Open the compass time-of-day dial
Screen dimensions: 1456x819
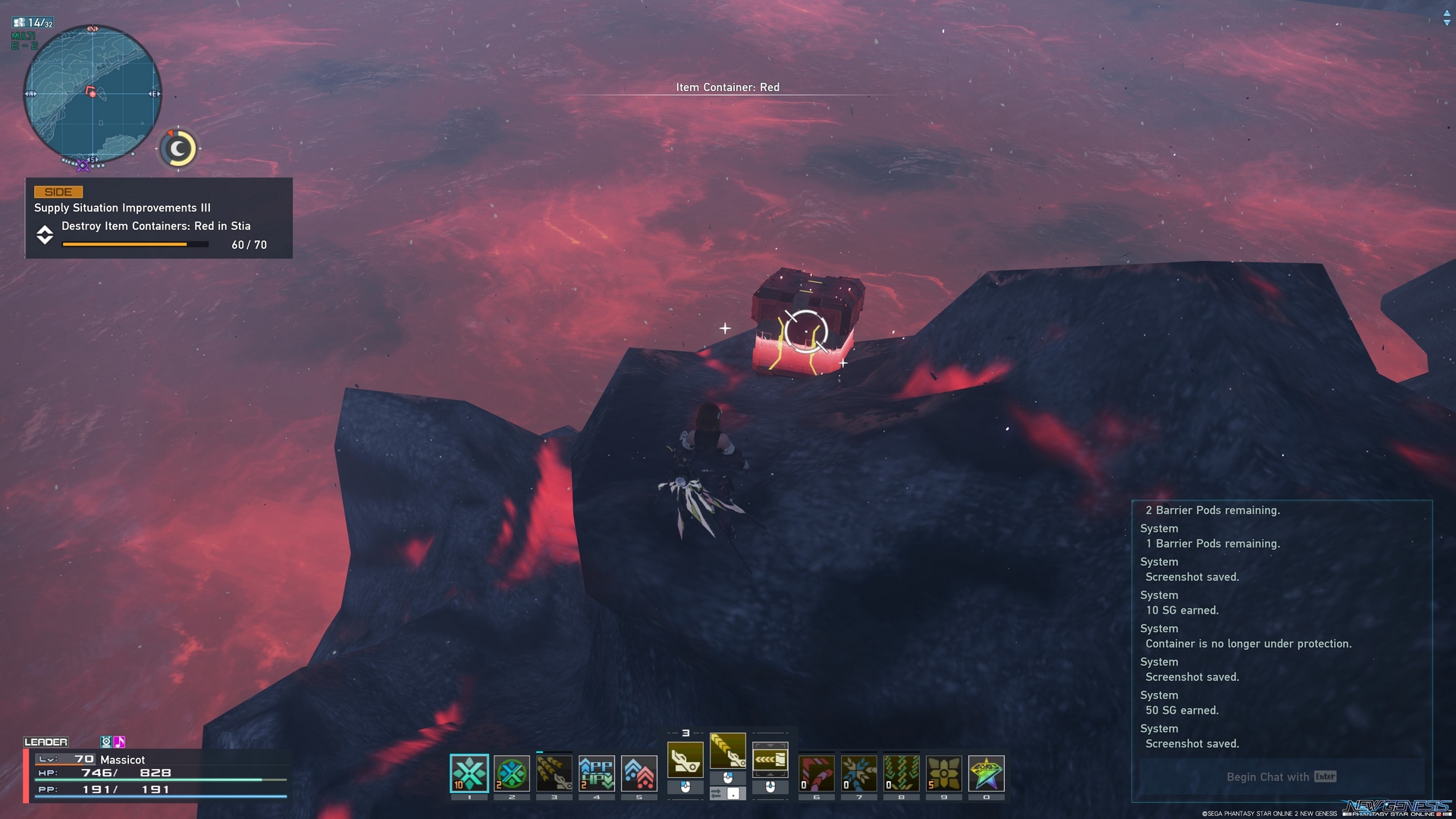pyautogui.click(x=177, y=149)
